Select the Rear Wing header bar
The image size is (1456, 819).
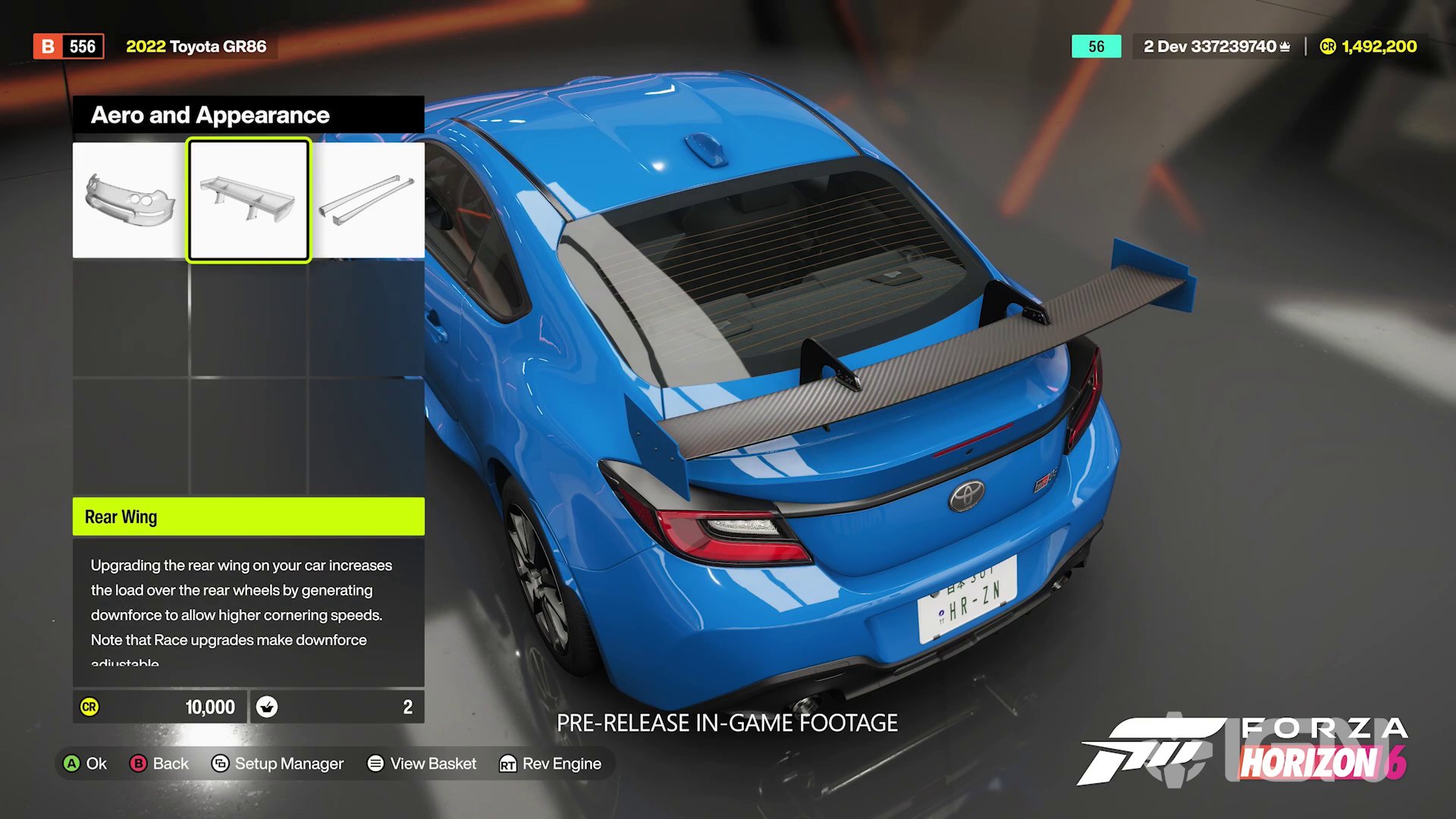(x=248, y=516)
